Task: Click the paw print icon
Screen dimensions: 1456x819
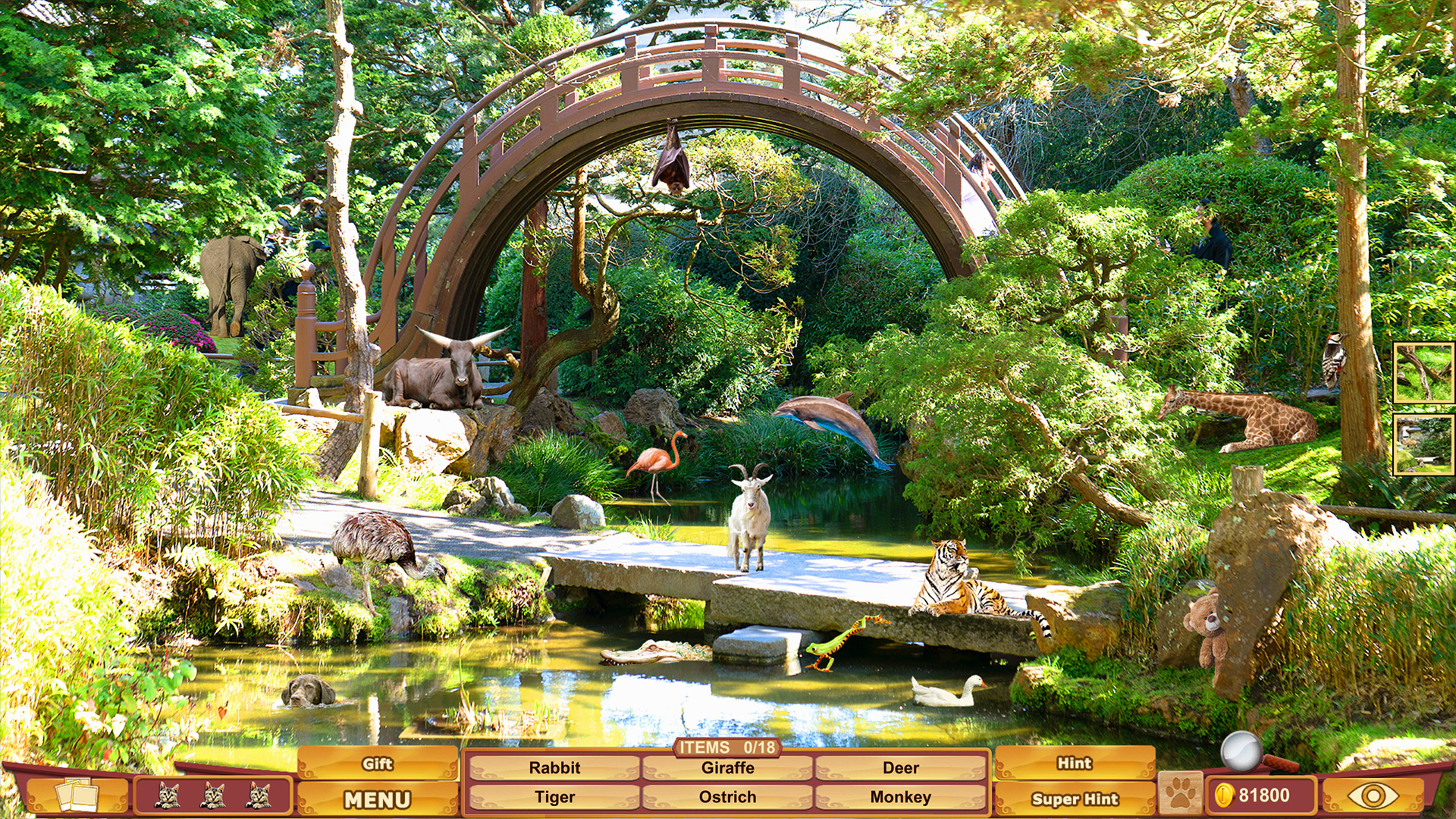Action: tap(1181, 794)
